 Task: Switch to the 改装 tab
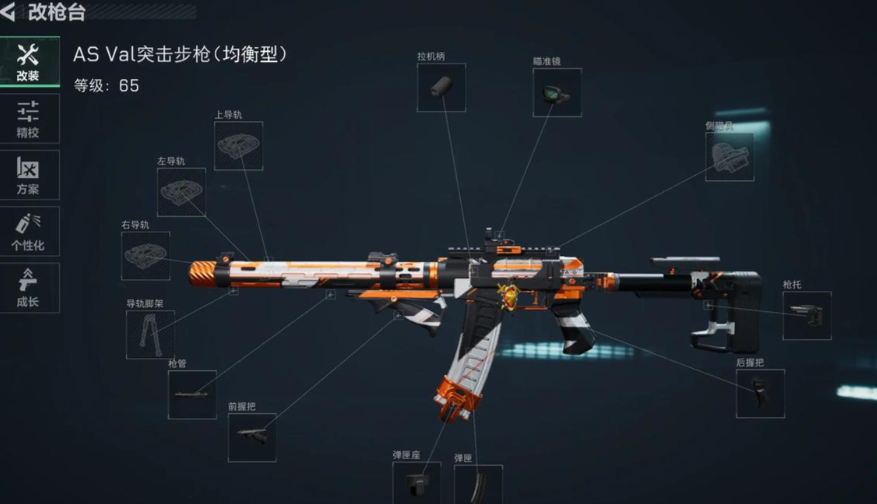pyautogui.click(x=28, y=63)
